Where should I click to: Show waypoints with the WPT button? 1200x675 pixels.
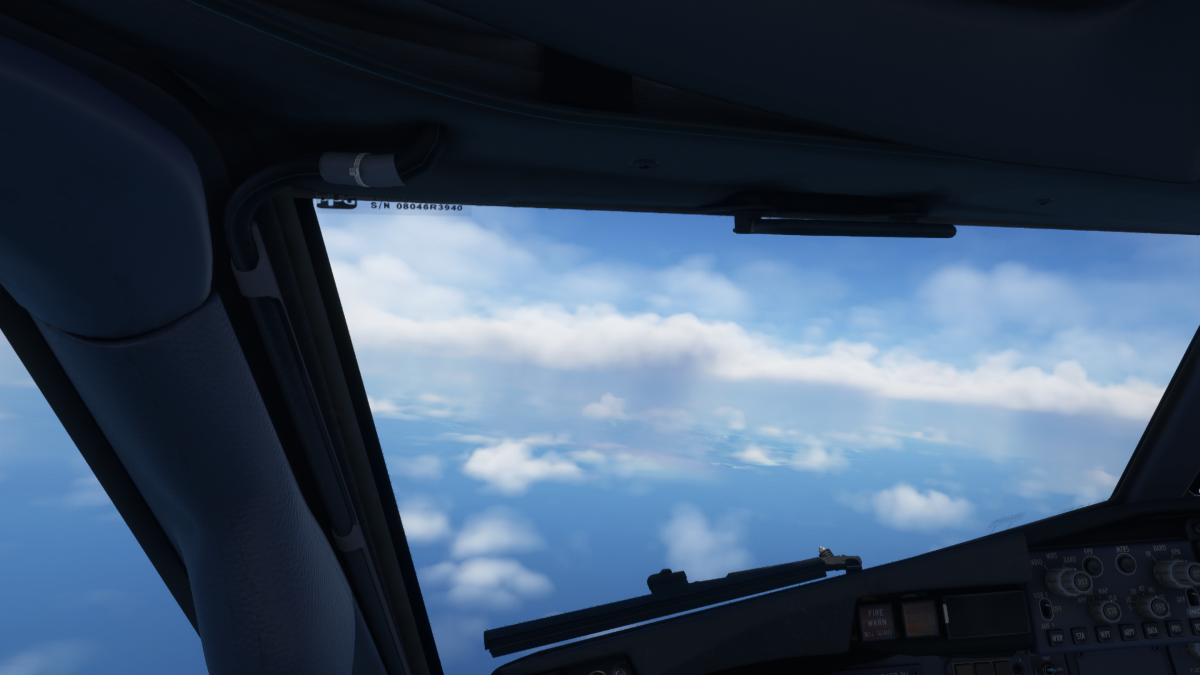[1105, 634]
